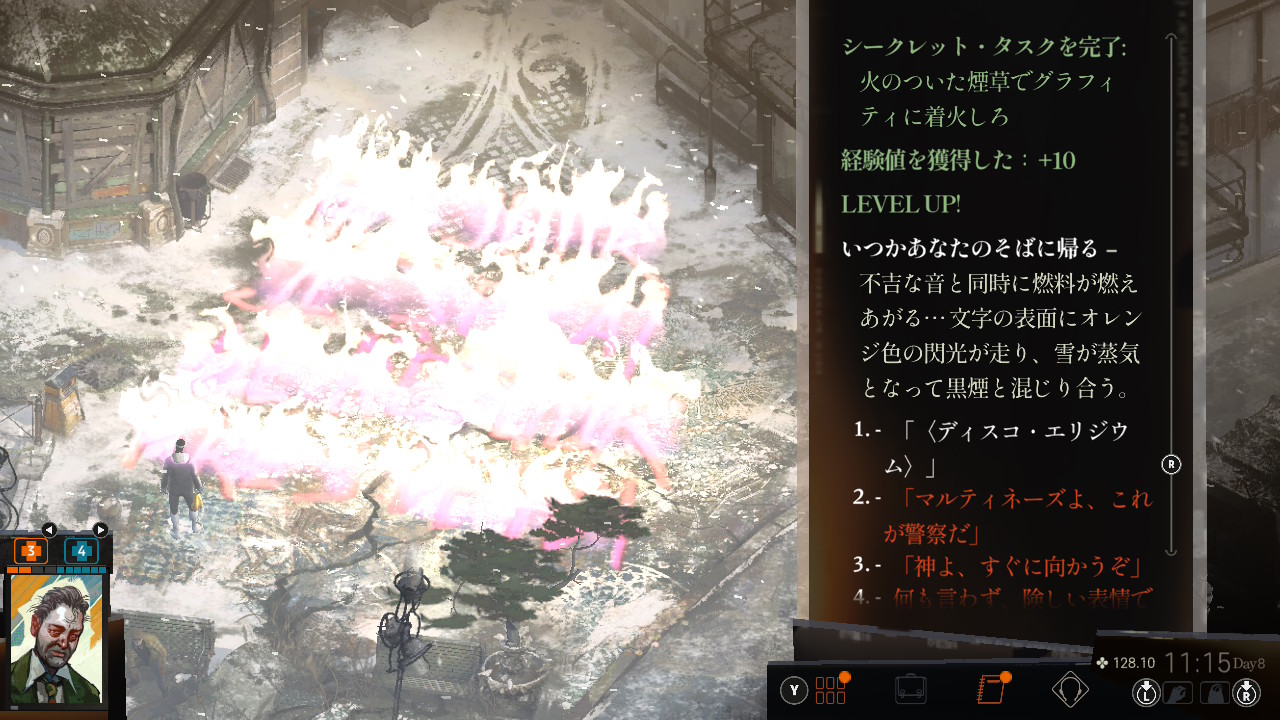The image size is (1280, 720).
Task: Open the character sheet skill grid icon
Action: click(x=831, y=690)
